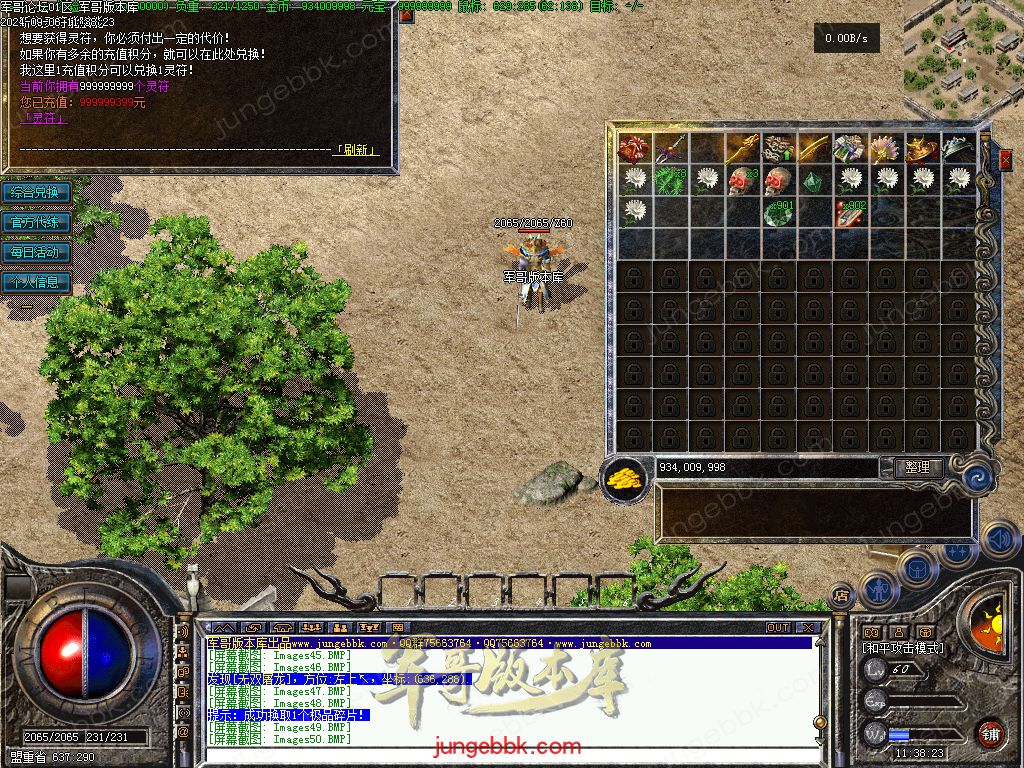Click the 「刷新」 refresh link

(x=356, y=150)
